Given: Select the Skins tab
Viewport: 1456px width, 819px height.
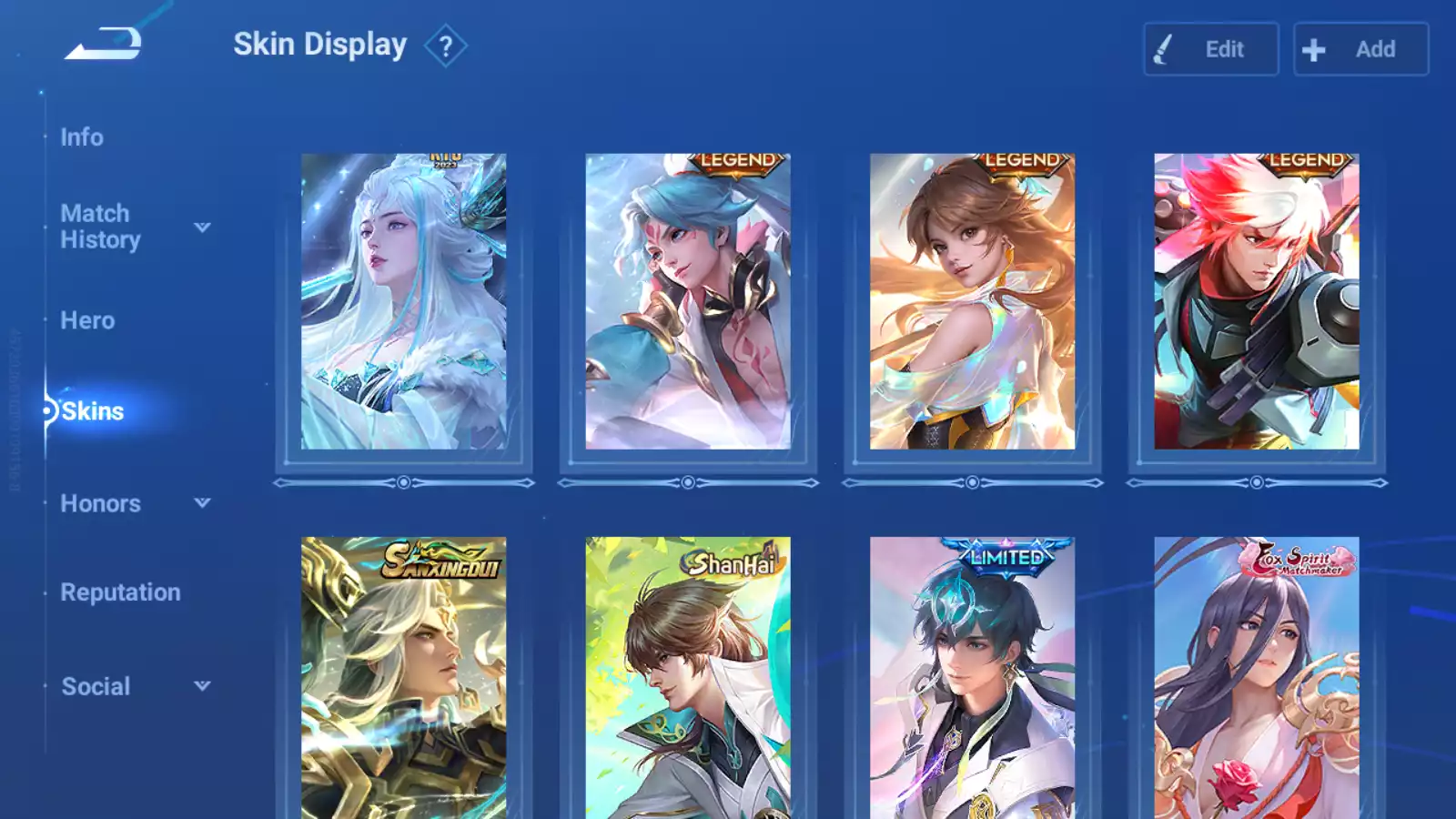Looking at the screenshot, I should (92, 411).
